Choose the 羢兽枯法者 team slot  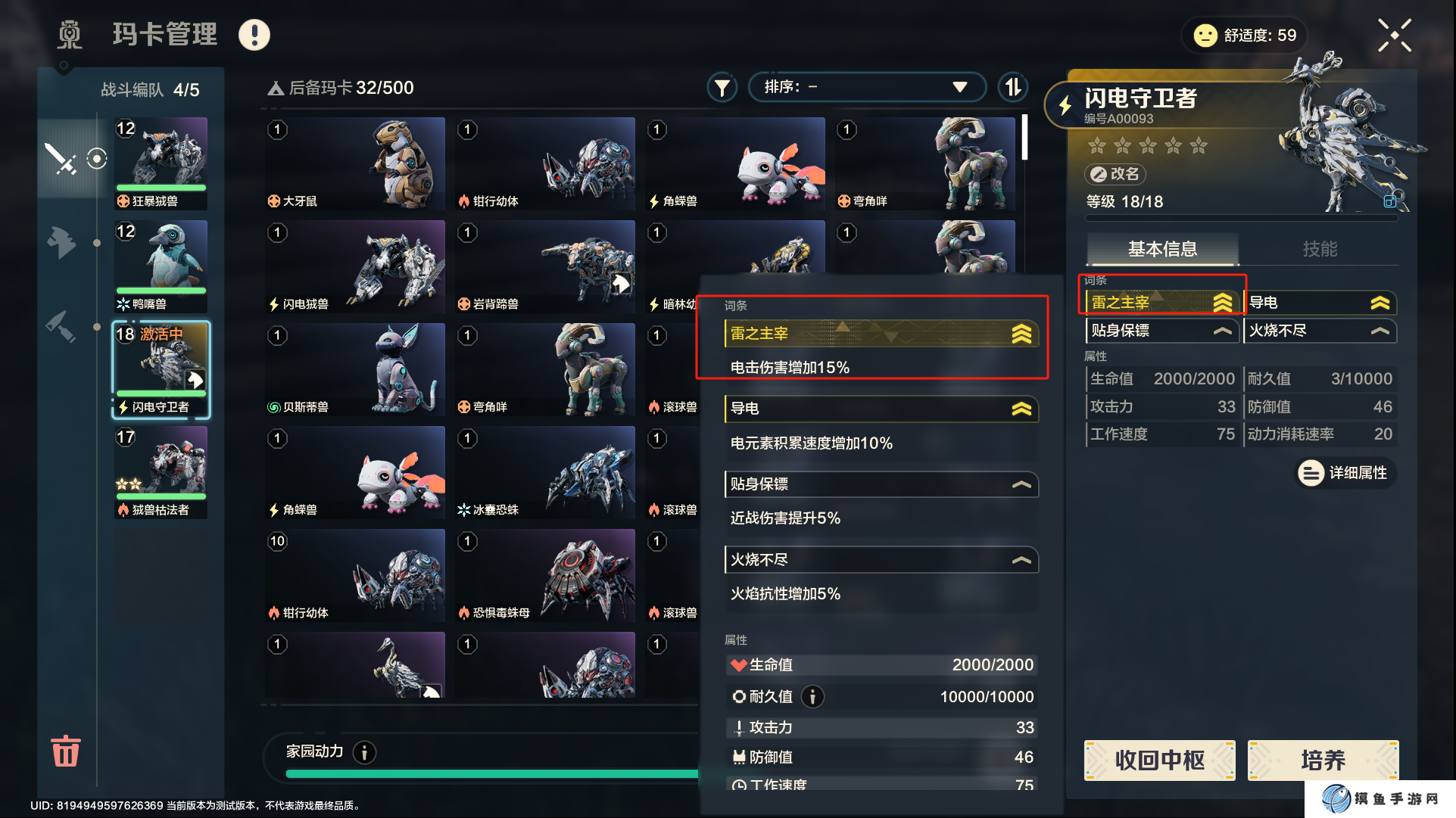tap(161, 472)
